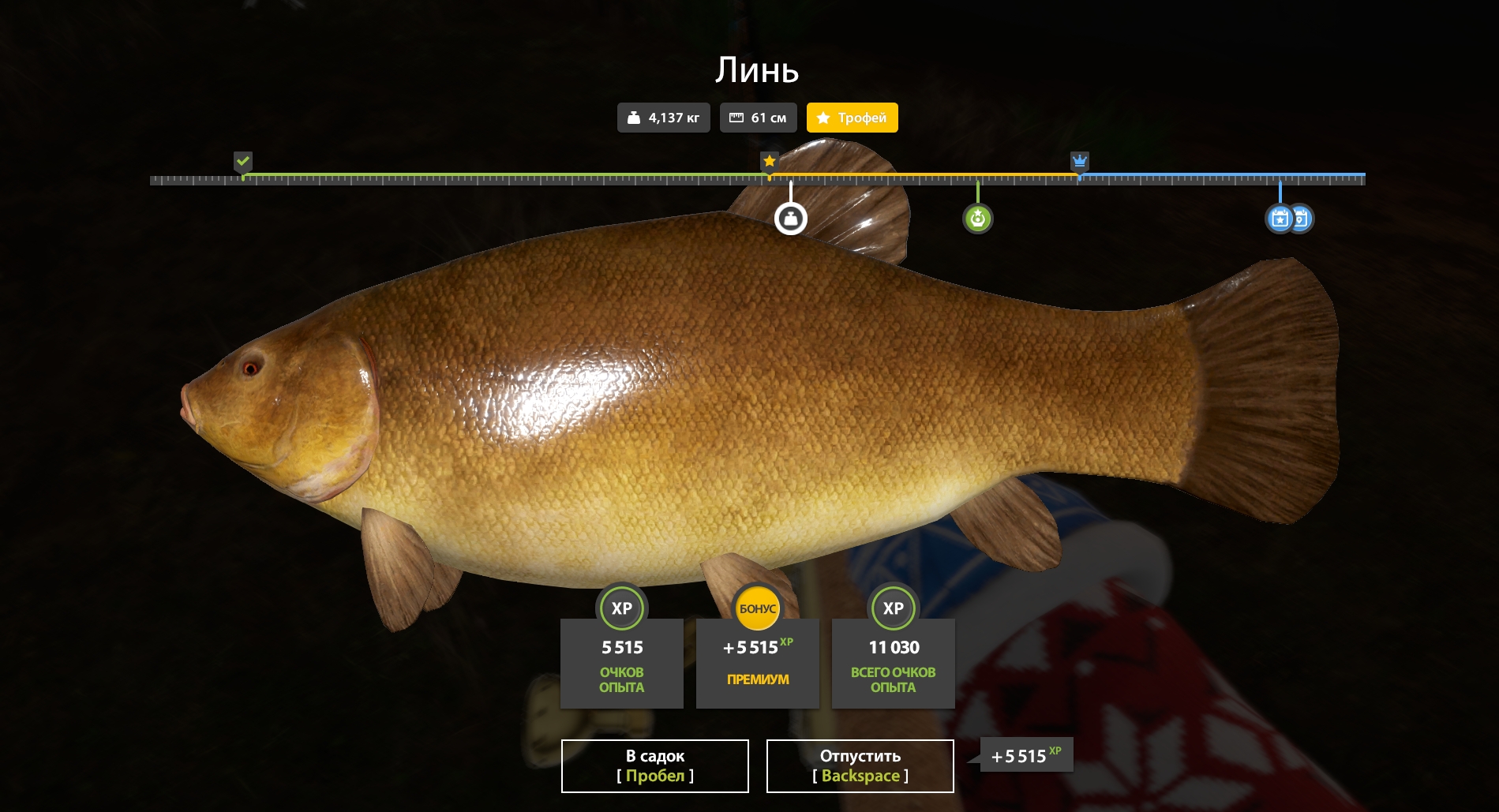Viewport: 1499px width, 812px height.
Task: Open the blue calendar star record icon
Action: click(1279, 219)
